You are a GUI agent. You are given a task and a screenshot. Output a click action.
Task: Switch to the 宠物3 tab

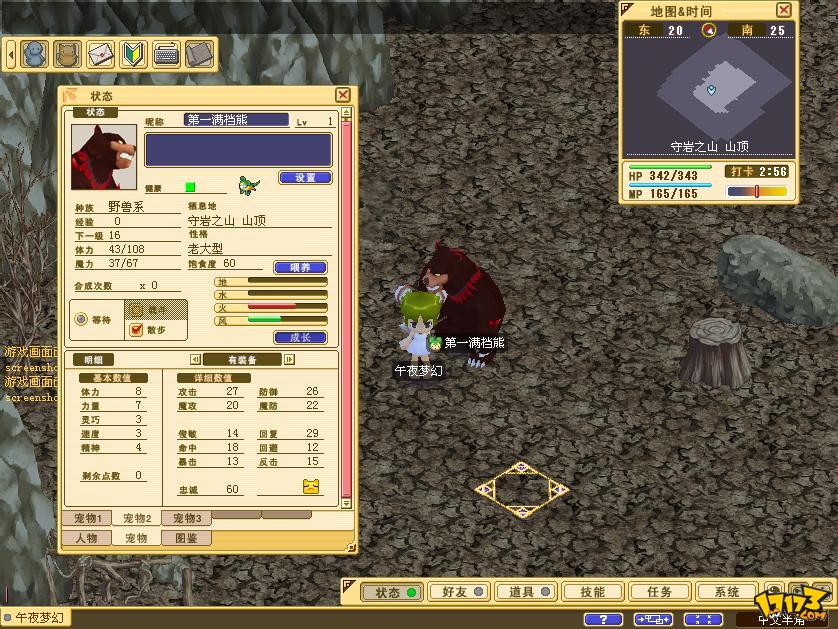tap(187, 518)
